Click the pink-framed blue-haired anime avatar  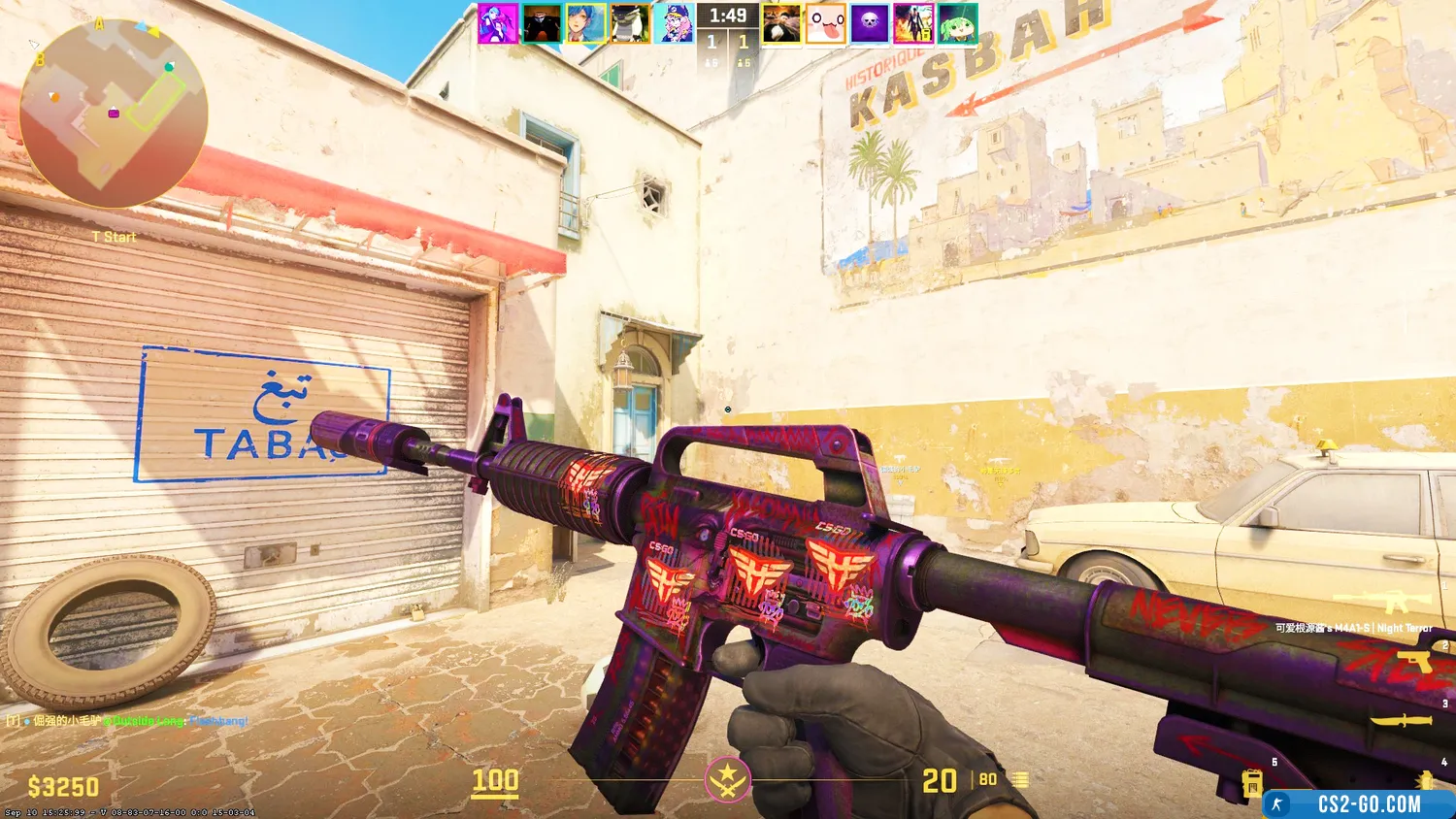point(497,23)
